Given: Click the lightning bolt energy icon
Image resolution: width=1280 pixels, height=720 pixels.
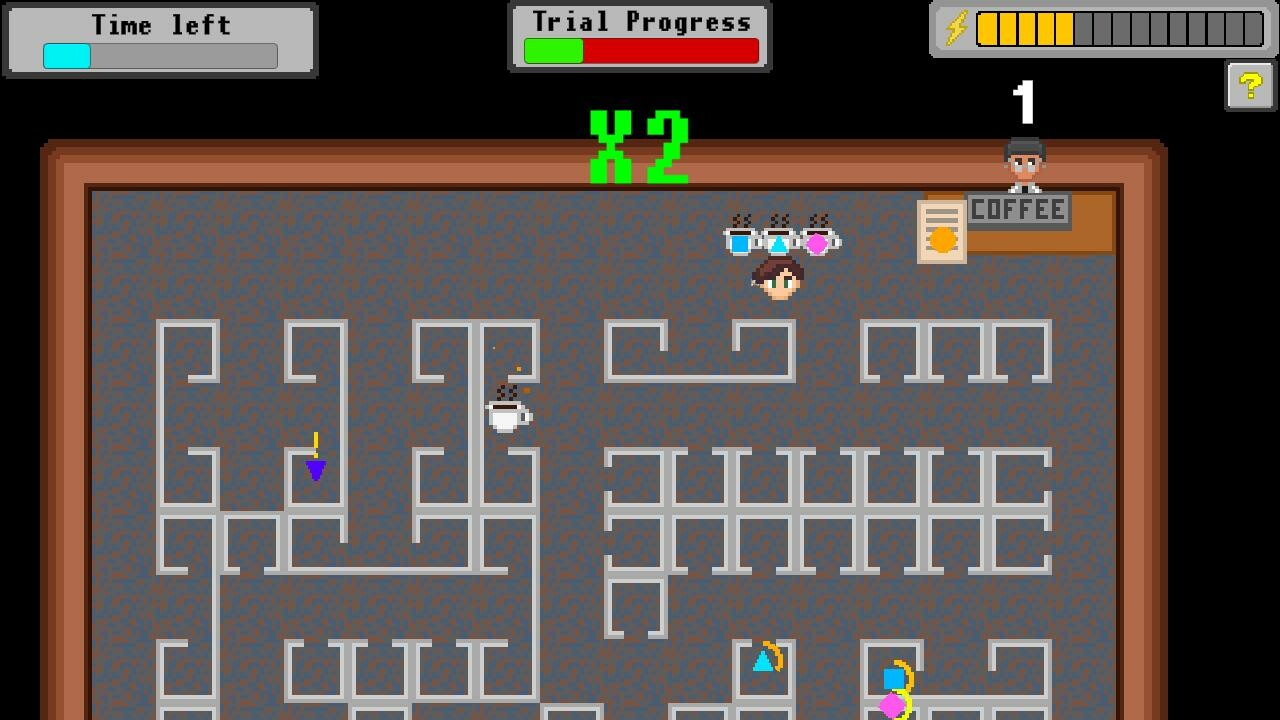Looking at the screenshot, I should coord(956,27).
